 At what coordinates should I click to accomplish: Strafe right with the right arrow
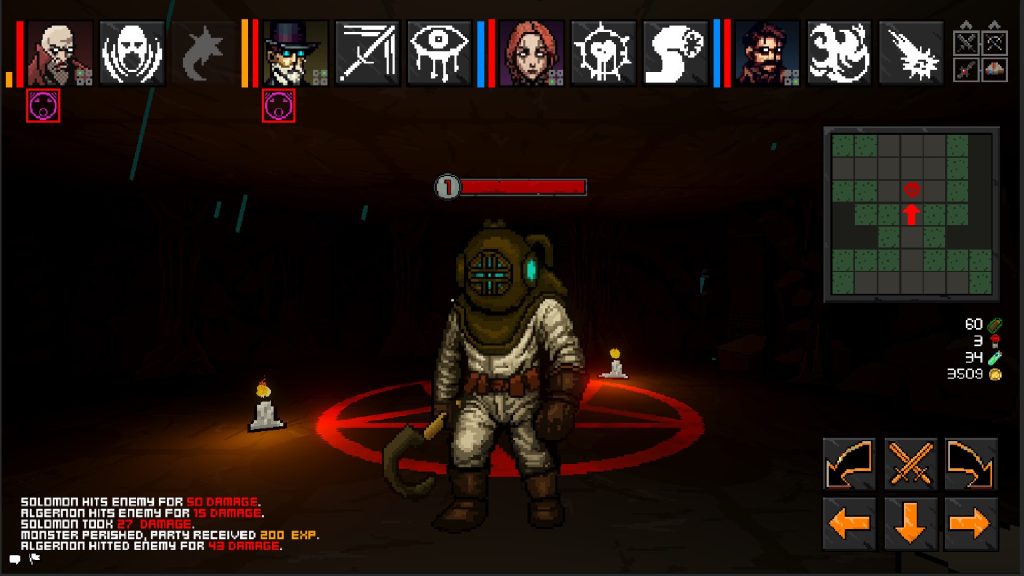pyautogui.click(x=971, y=523)
